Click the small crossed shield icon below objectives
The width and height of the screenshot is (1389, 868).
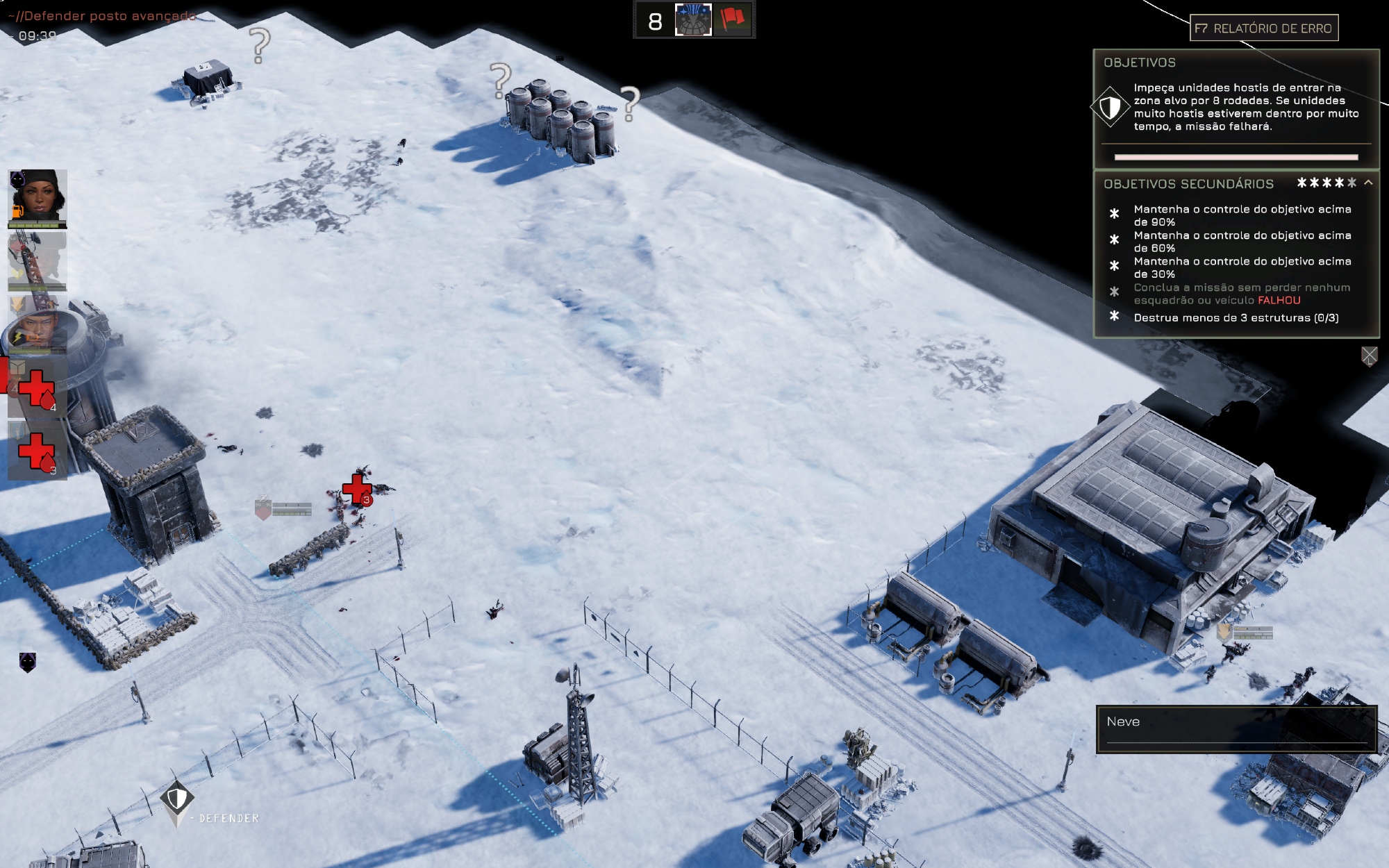[1369, 356]
